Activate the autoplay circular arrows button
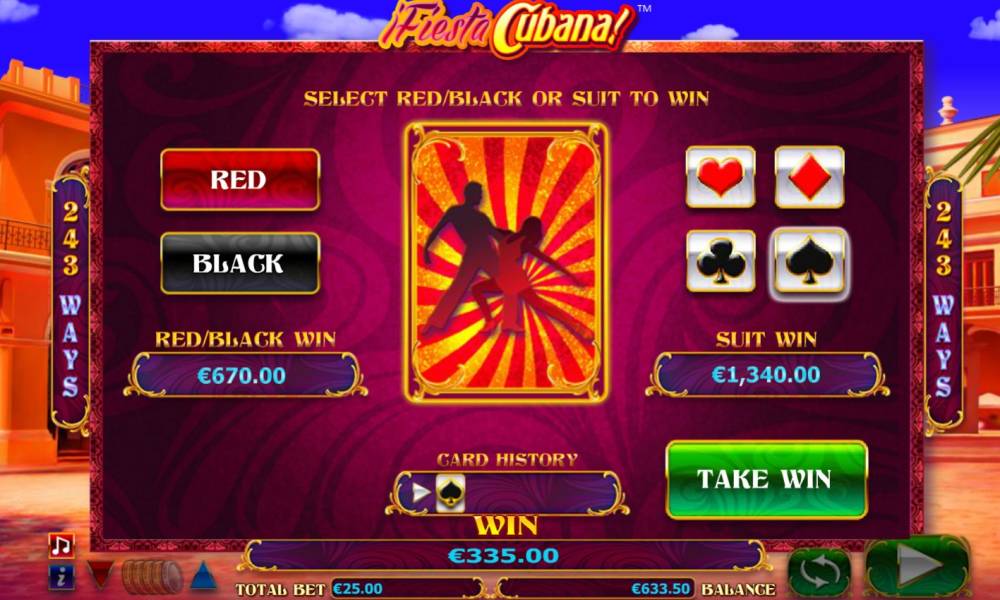Image resolution: width=1000 pixels, height=600 pixels. point(819,572)
